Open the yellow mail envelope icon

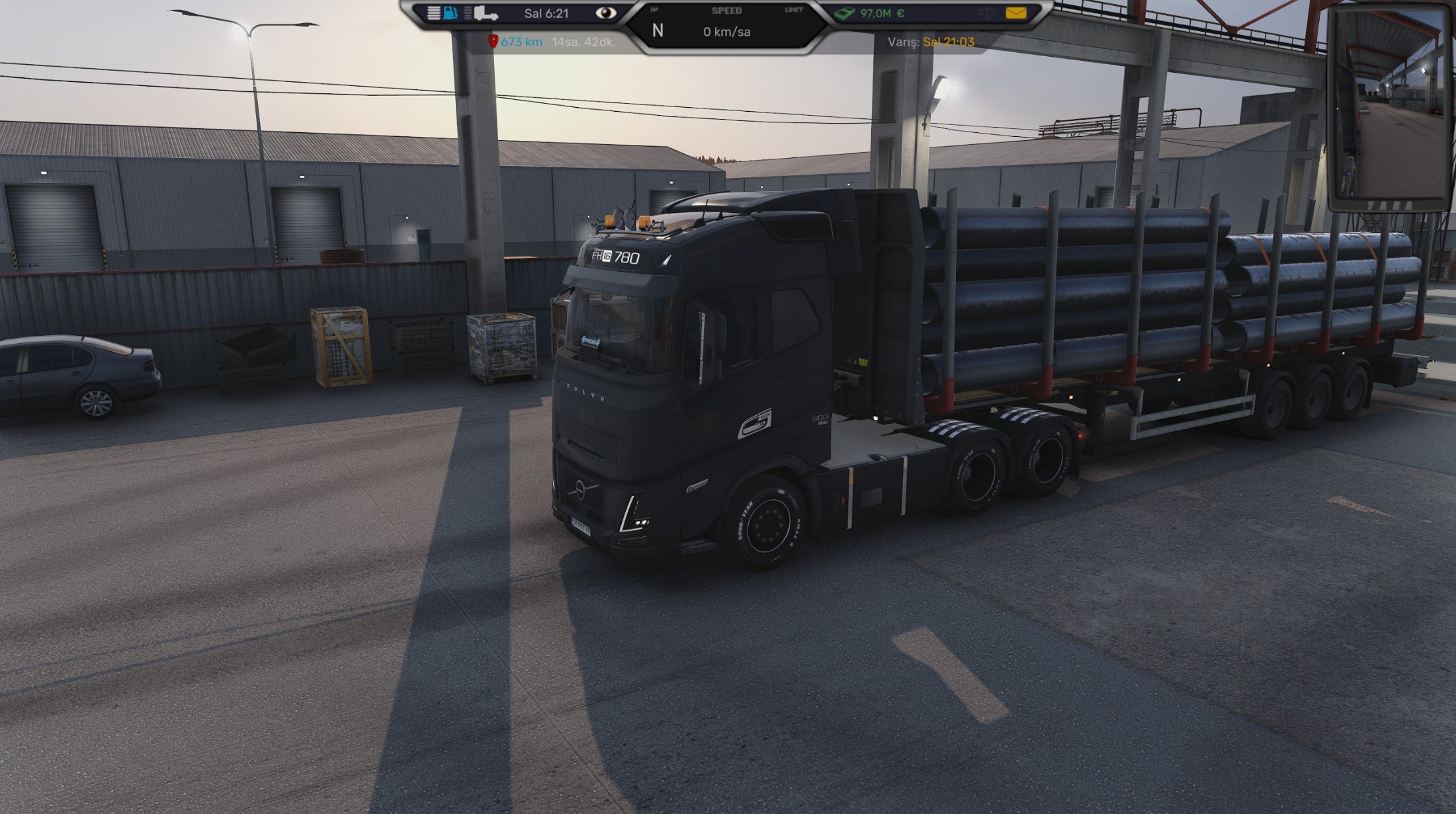point(1015,13)
